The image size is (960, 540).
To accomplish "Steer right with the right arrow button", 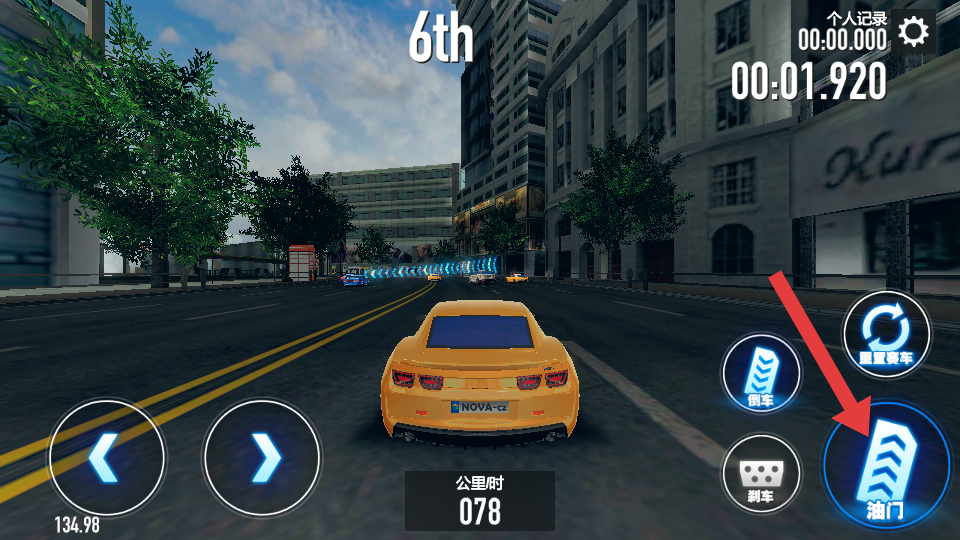I will pyautogui.click(x=262, y=458).
